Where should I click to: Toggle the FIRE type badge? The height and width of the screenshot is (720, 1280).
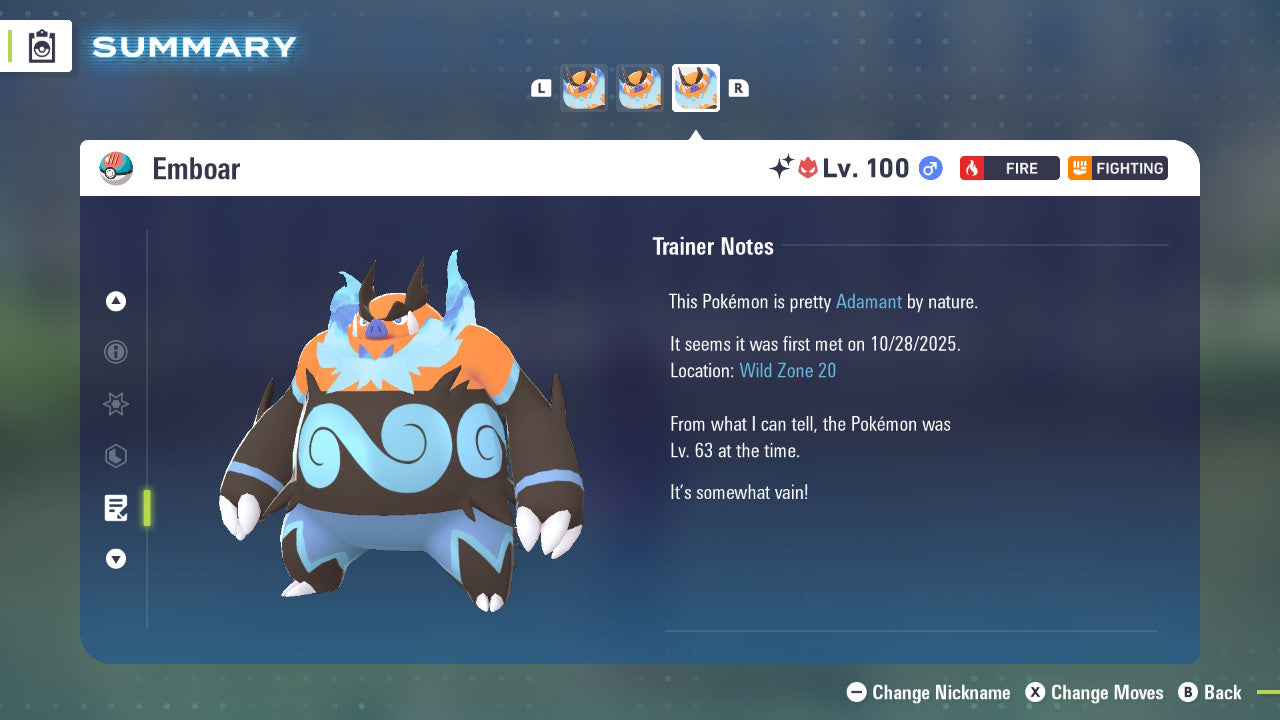(x=1009, y=168)
